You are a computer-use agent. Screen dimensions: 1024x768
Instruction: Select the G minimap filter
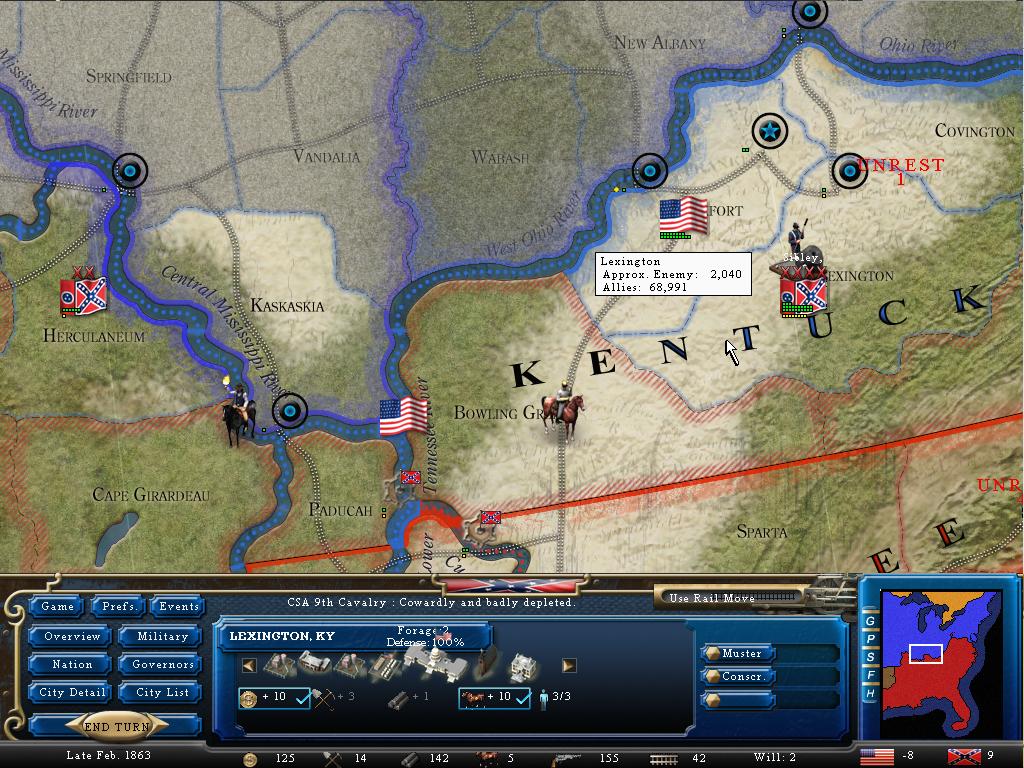pos(871,621)
